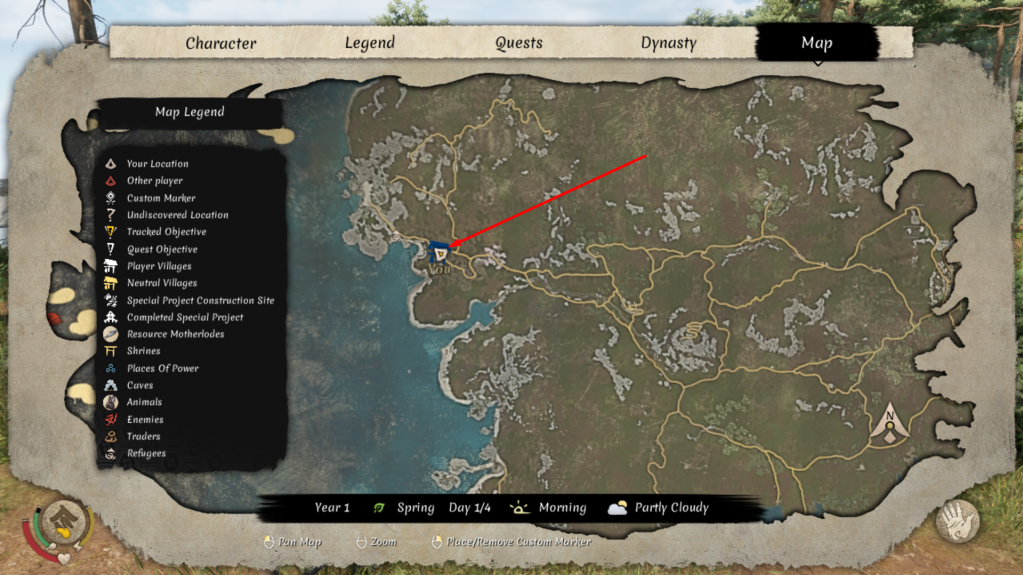Choose the Undiscovered Location legend entry
Image resolution: width=1023 pixels, height=575 pixels.
[177, 215]
